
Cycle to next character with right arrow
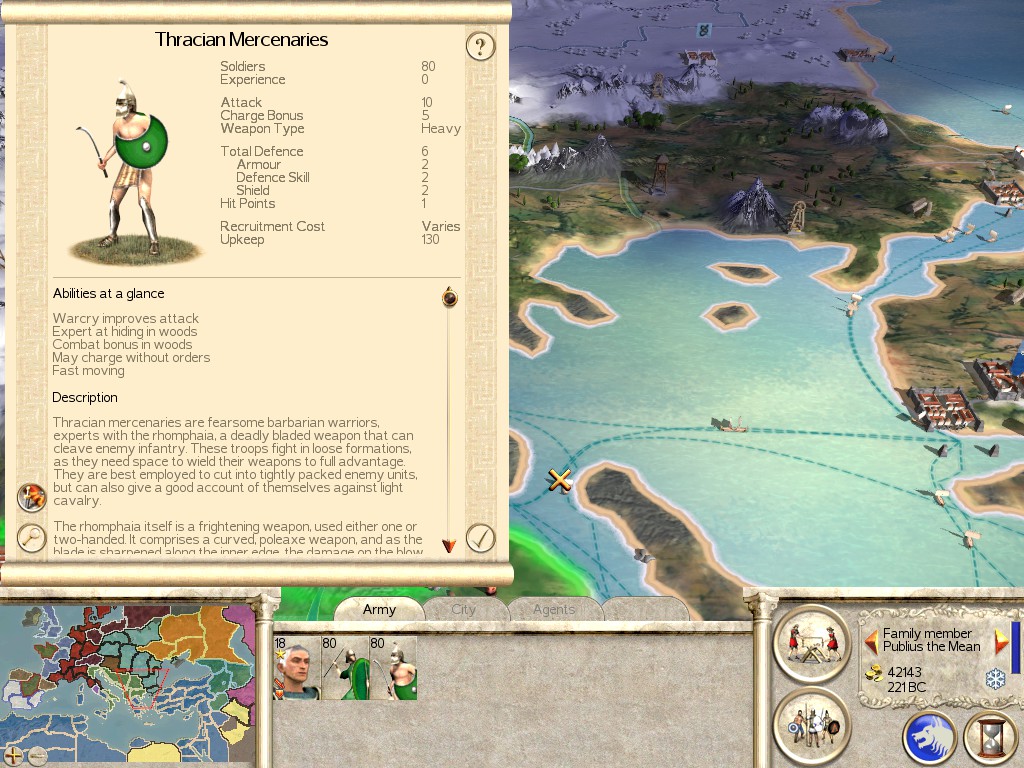[x=1001, y=641]
